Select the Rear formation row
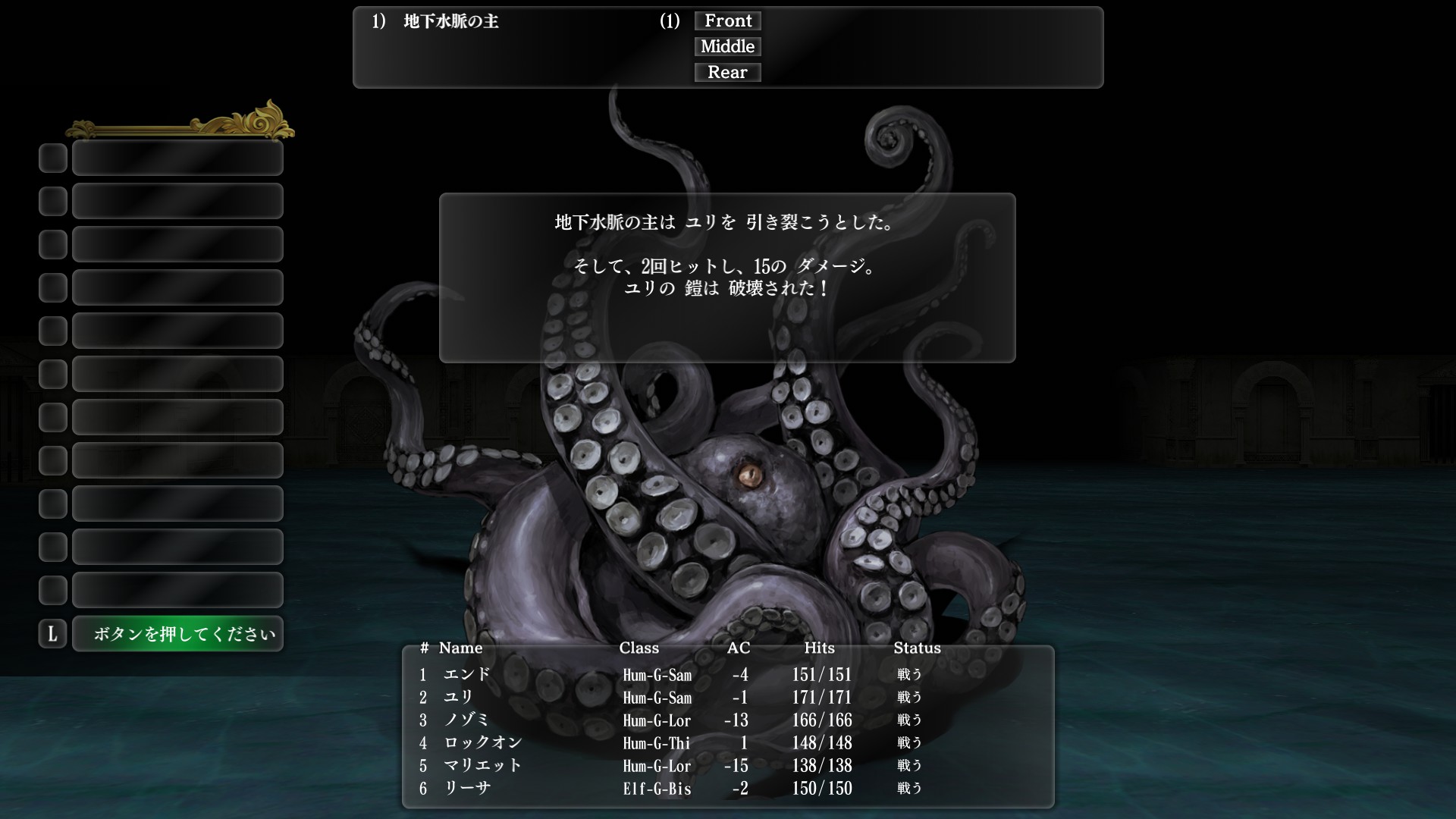 pos(726,72)
